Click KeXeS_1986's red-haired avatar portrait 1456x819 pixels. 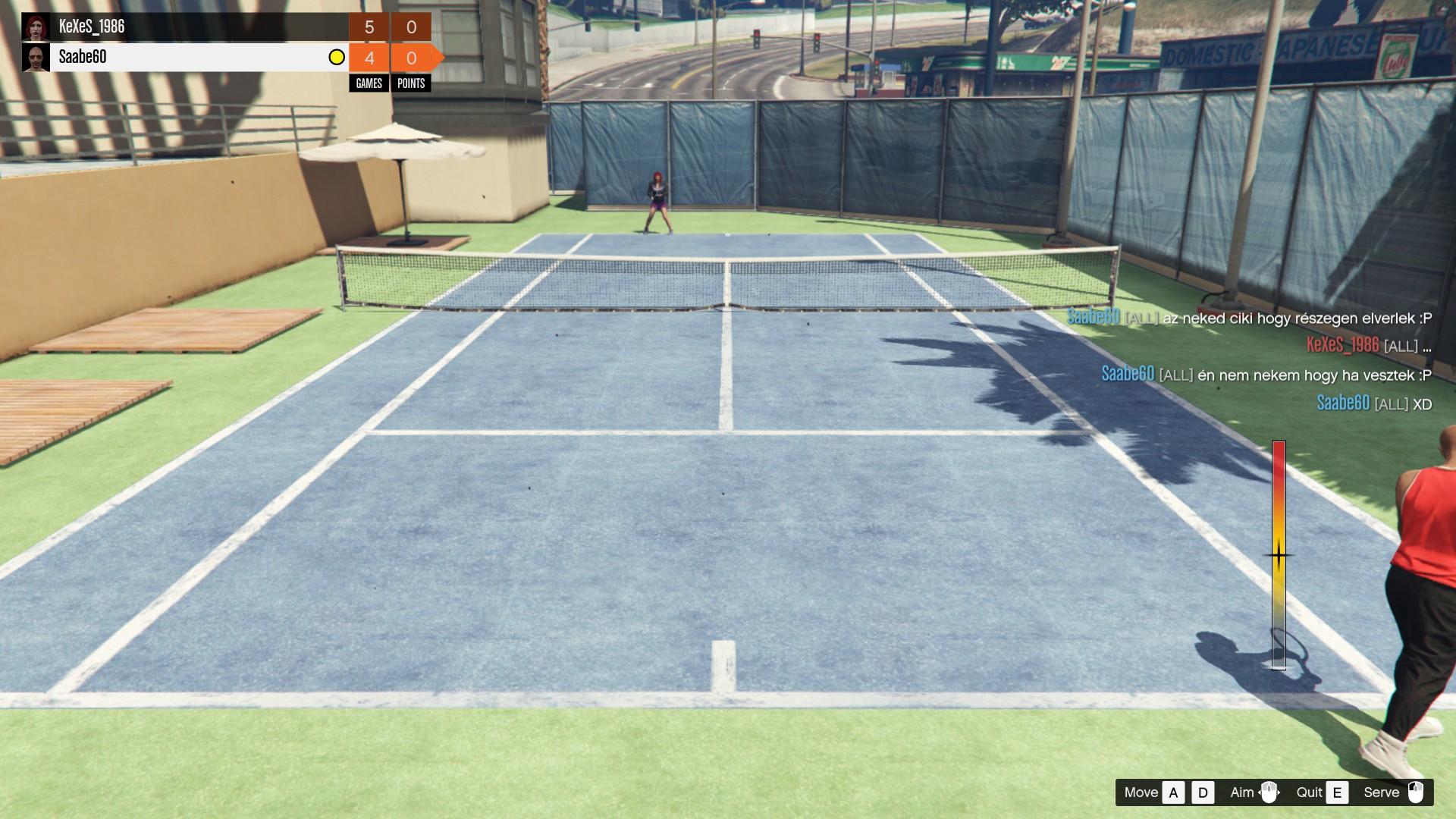[36, 27]
